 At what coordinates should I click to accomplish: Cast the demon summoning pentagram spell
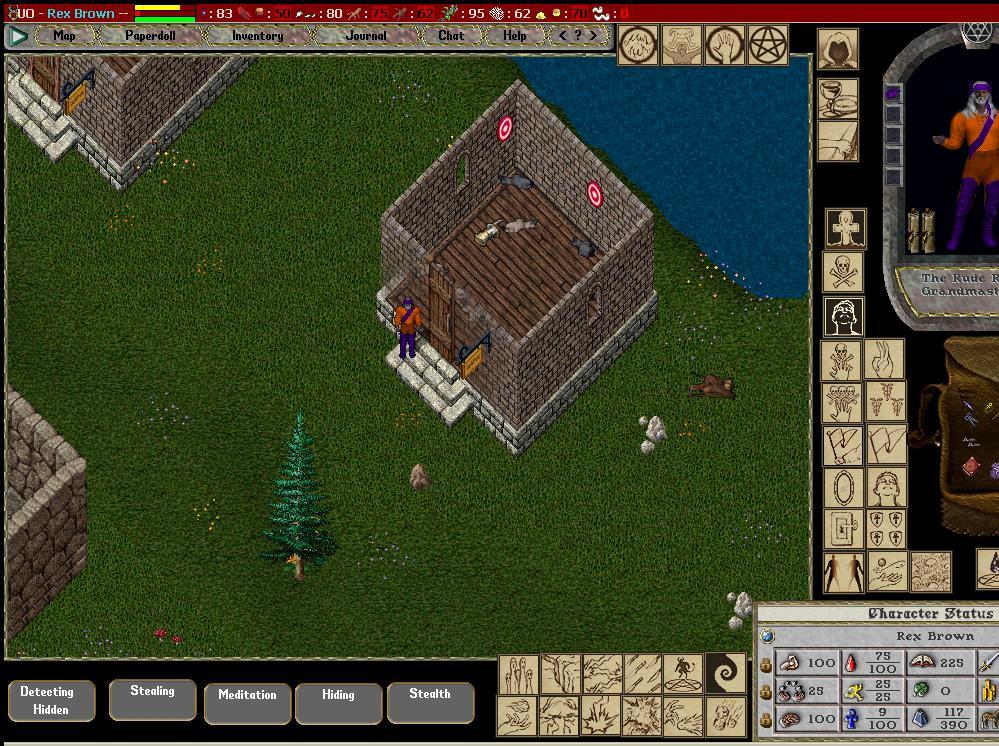click(681, 673)
